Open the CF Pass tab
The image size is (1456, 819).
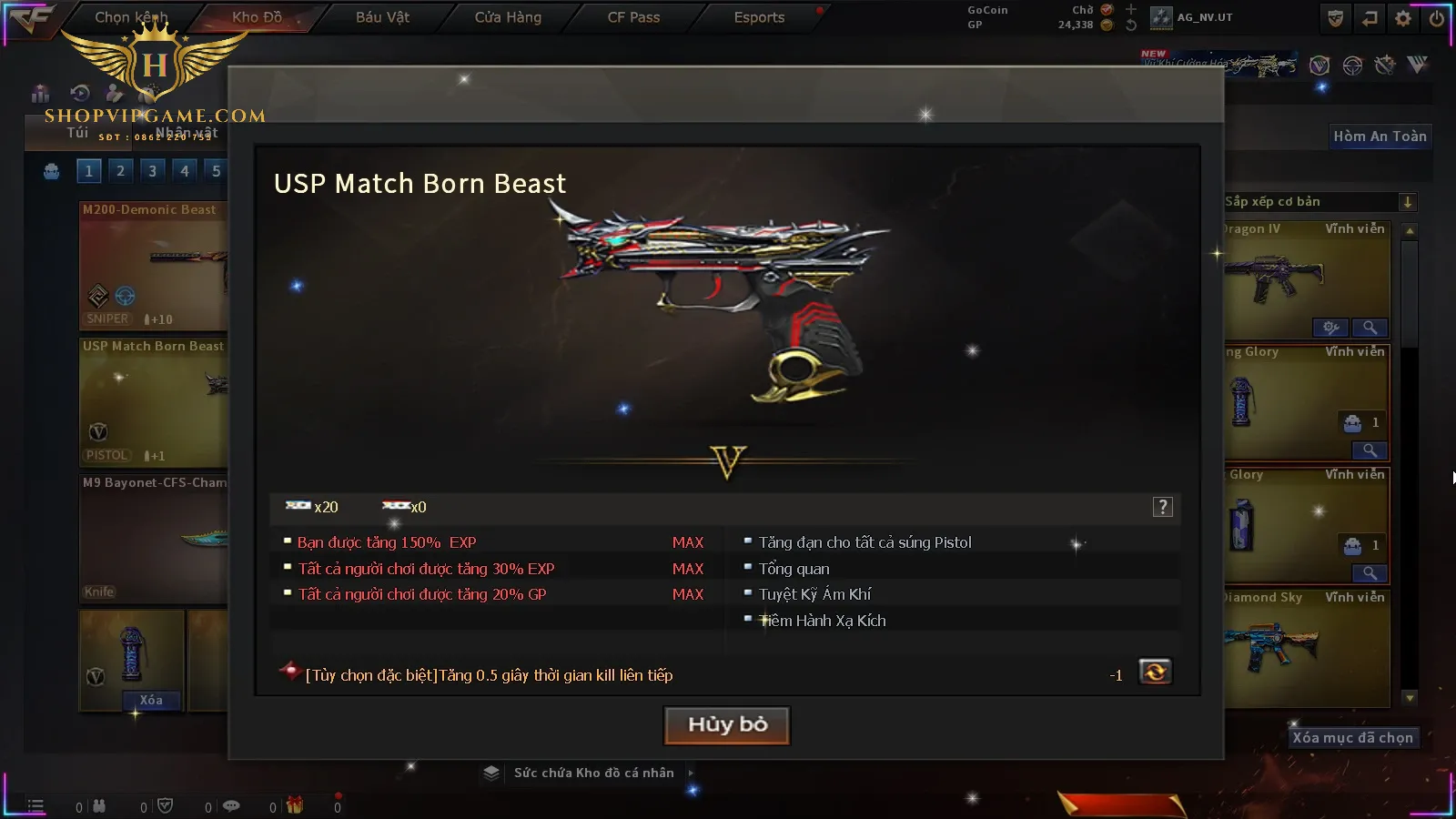pyautogui.click(x=633, y=17)
